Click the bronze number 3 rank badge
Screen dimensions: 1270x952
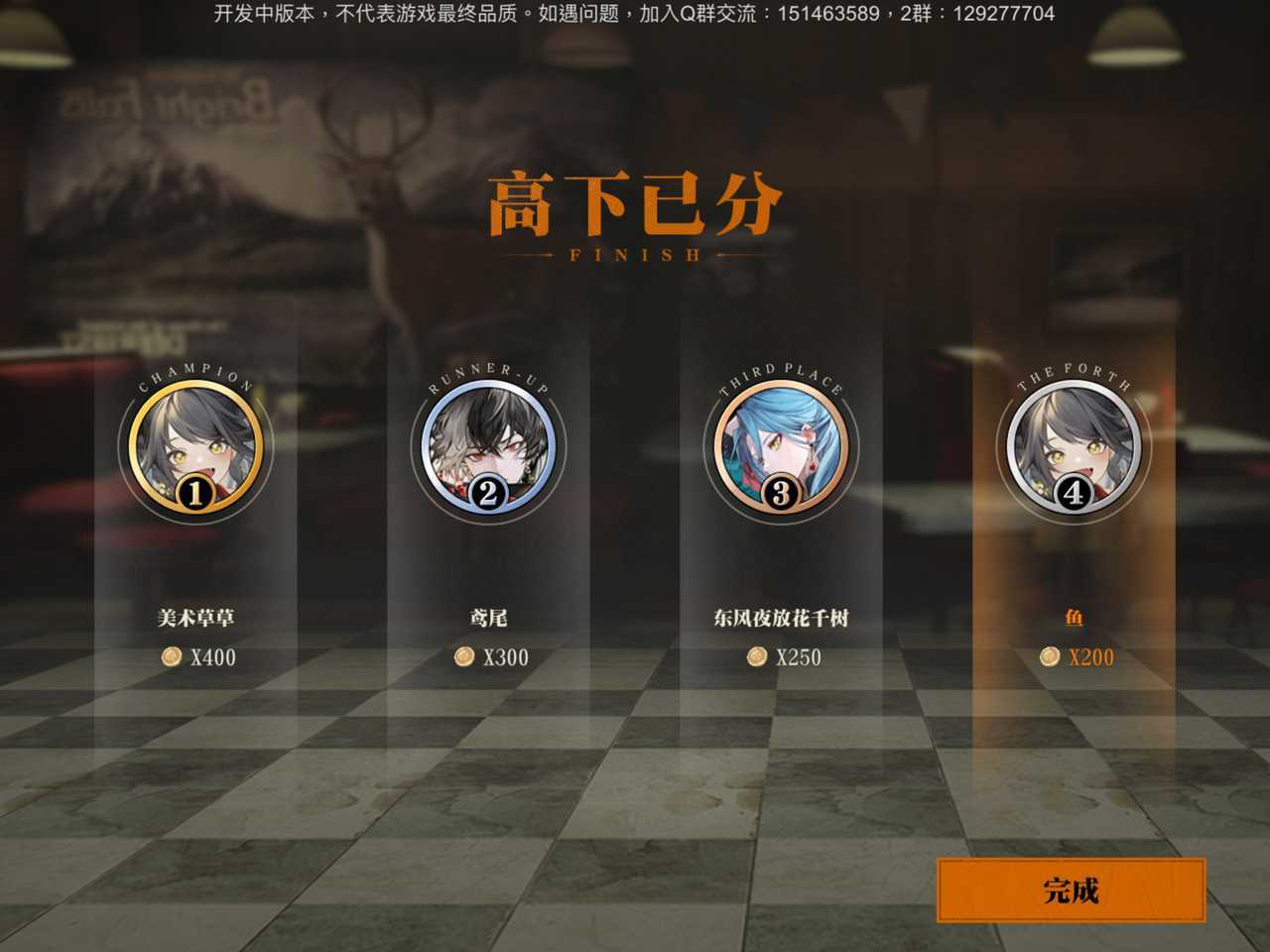point(781,493)
